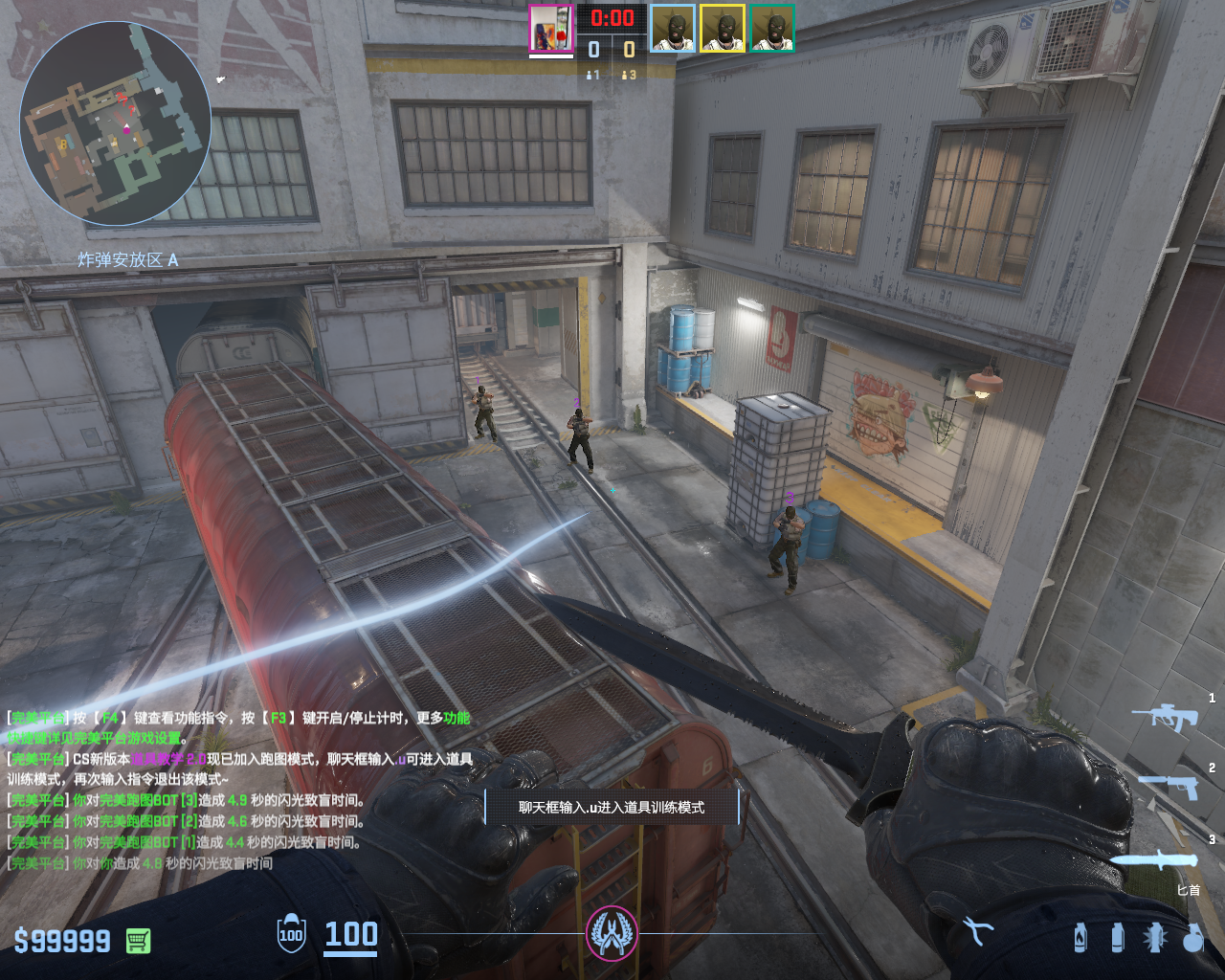The height and width of the screenshot is (980, 1225).
Task: Choose the incendiary grenade icon
Action: click(x=1080, y=937)
